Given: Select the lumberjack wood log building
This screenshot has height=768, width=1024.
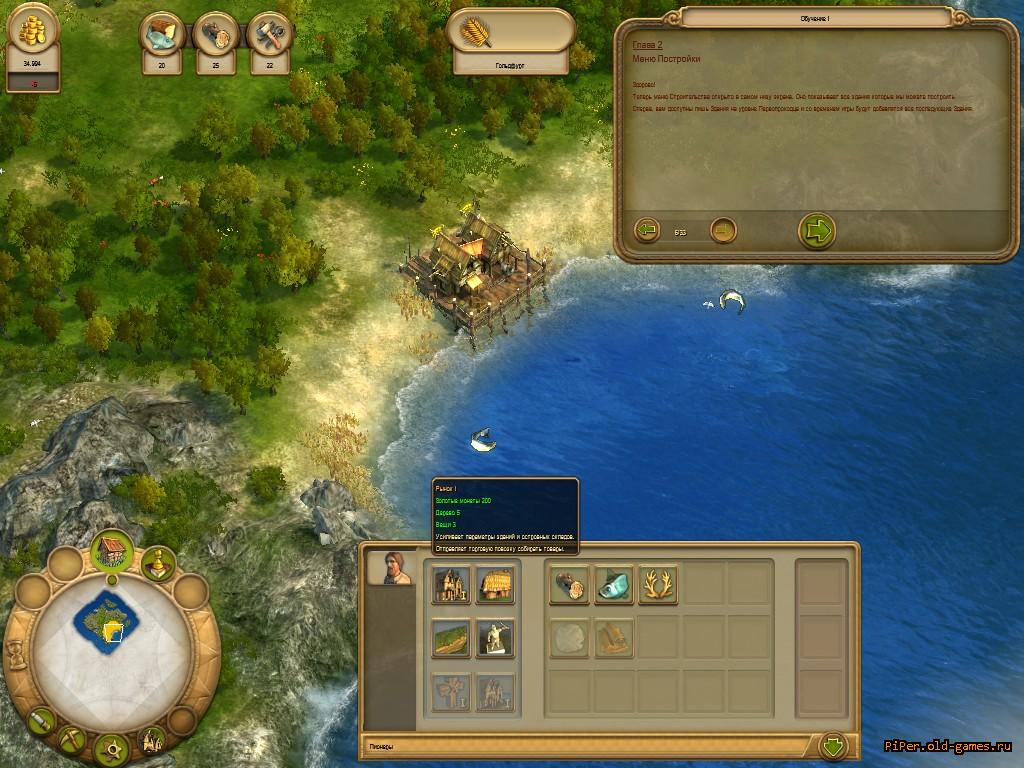Looking at the screenshot, I should tap(569, 585).
